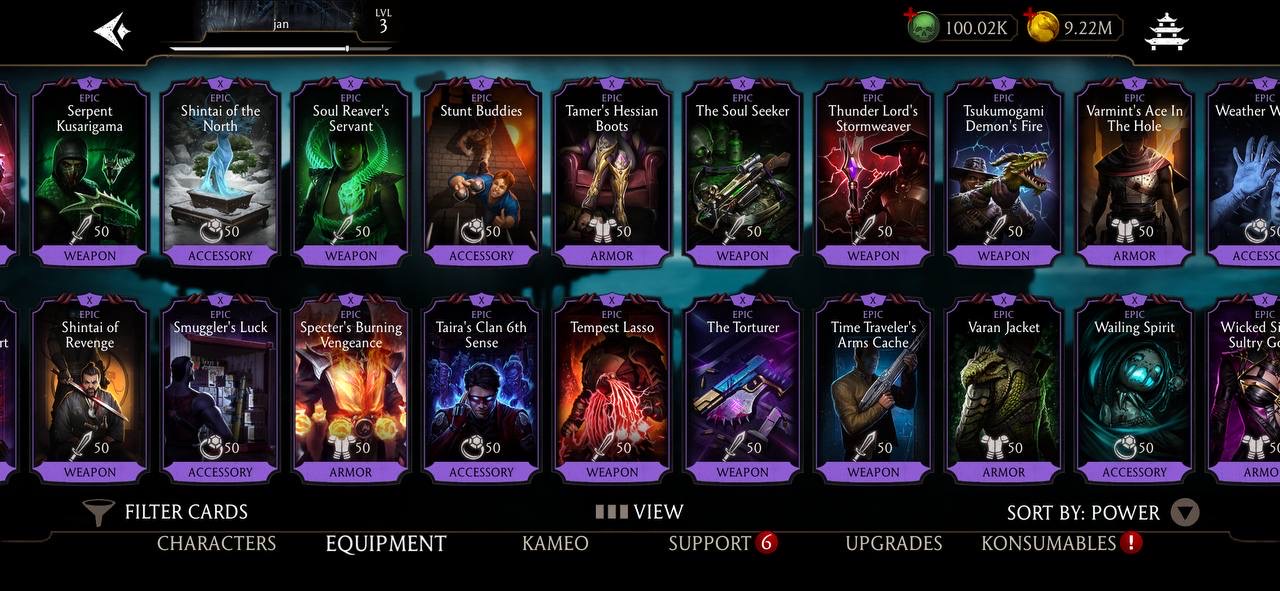Select the Serpent Kusarigama weapon card

tap(90, 175)
